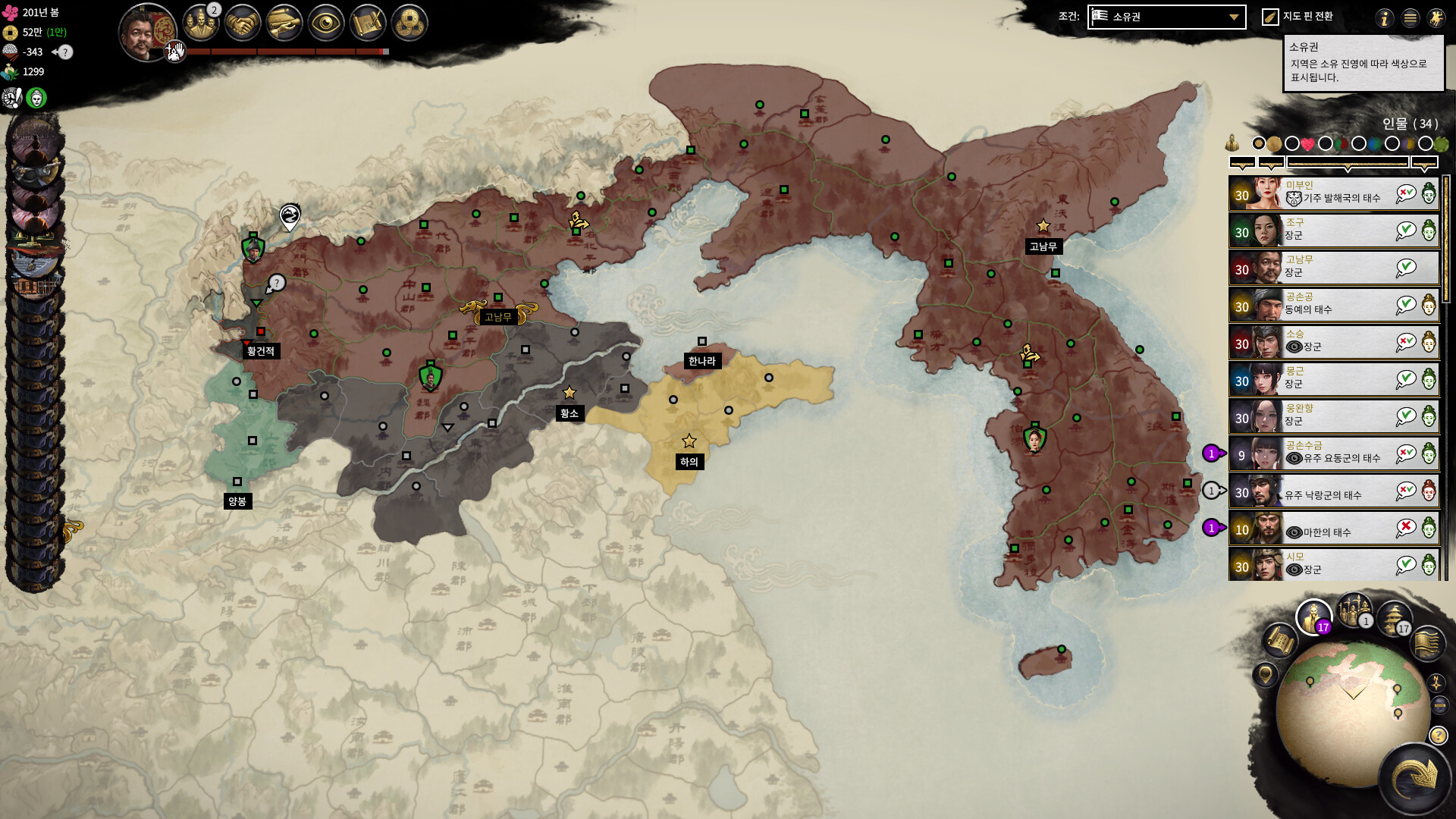Select the character 고남무 in the list

[x=1333, y=268]
